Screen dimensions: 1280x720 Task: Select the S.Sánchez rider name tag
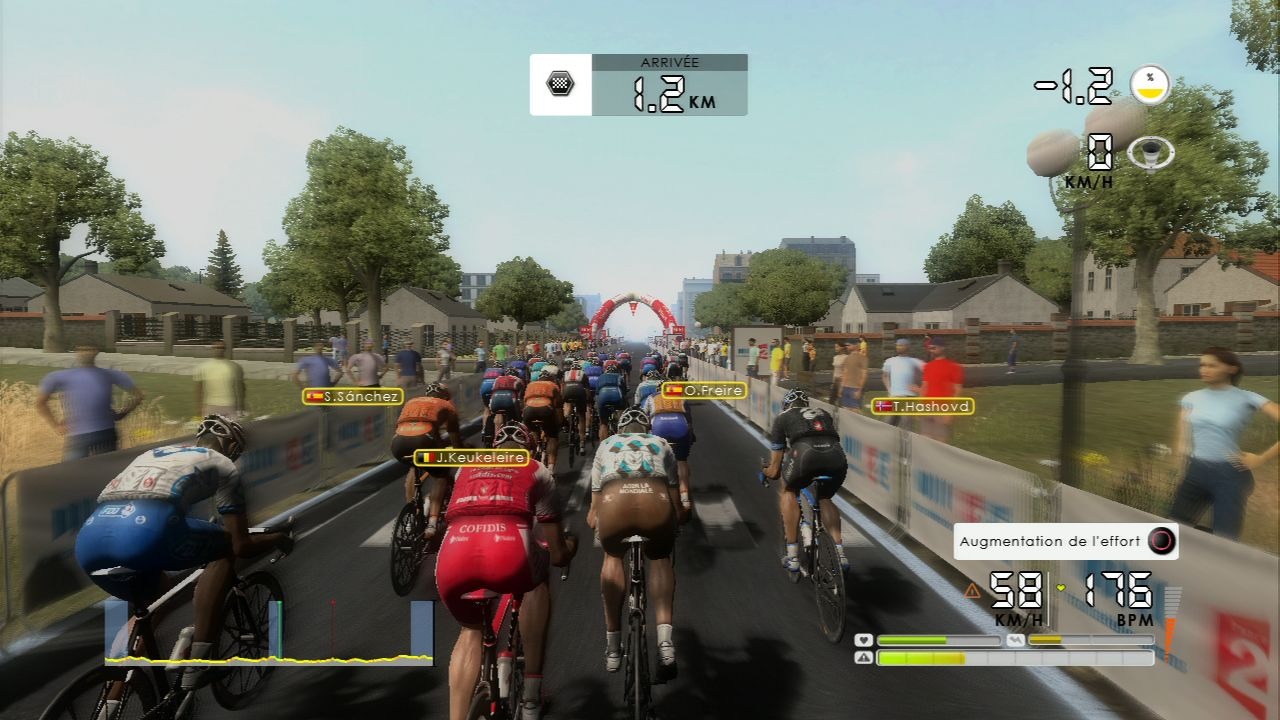click(x=353, y=396)
